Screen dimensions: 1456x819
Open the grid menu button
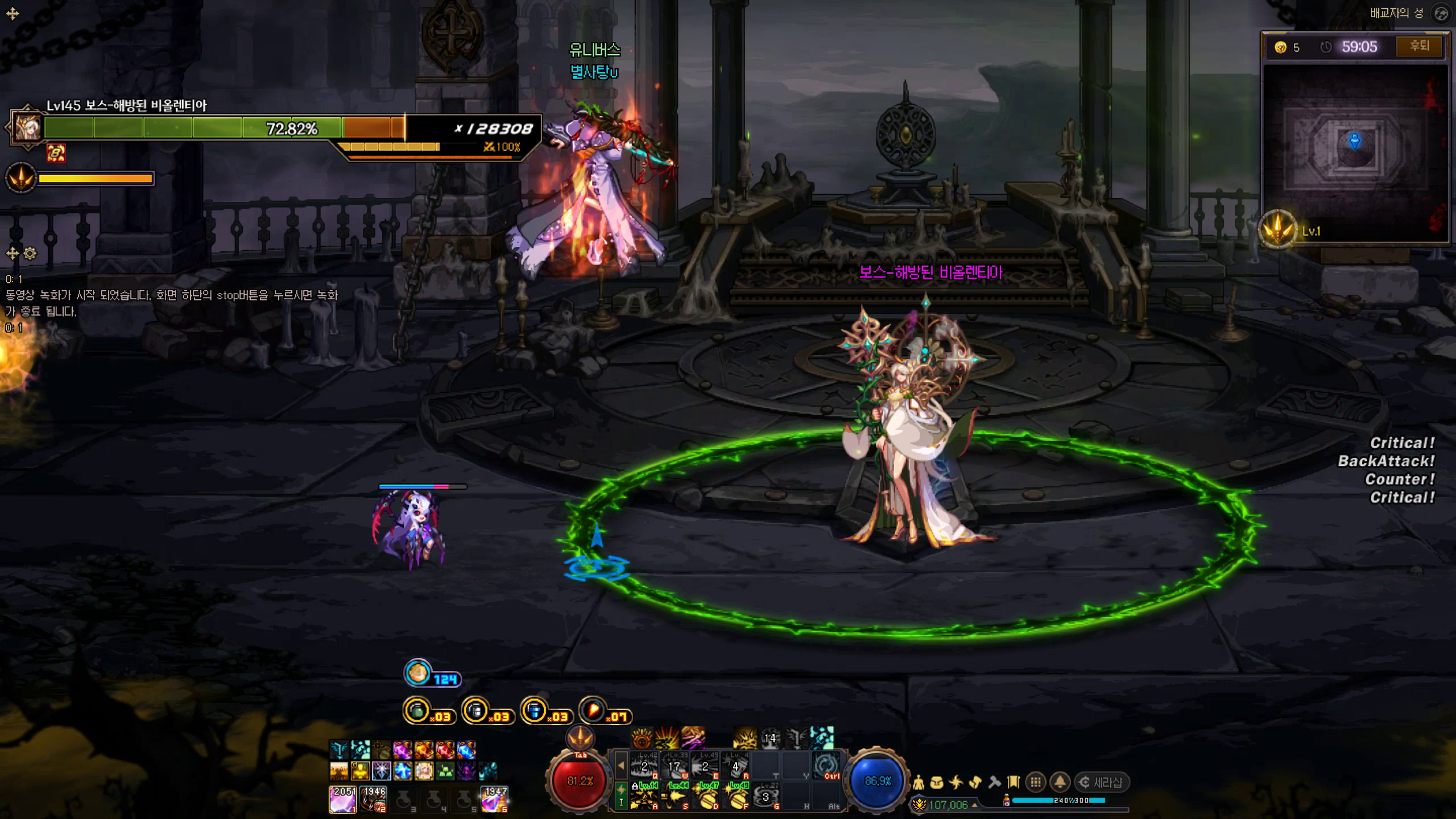1036,783
